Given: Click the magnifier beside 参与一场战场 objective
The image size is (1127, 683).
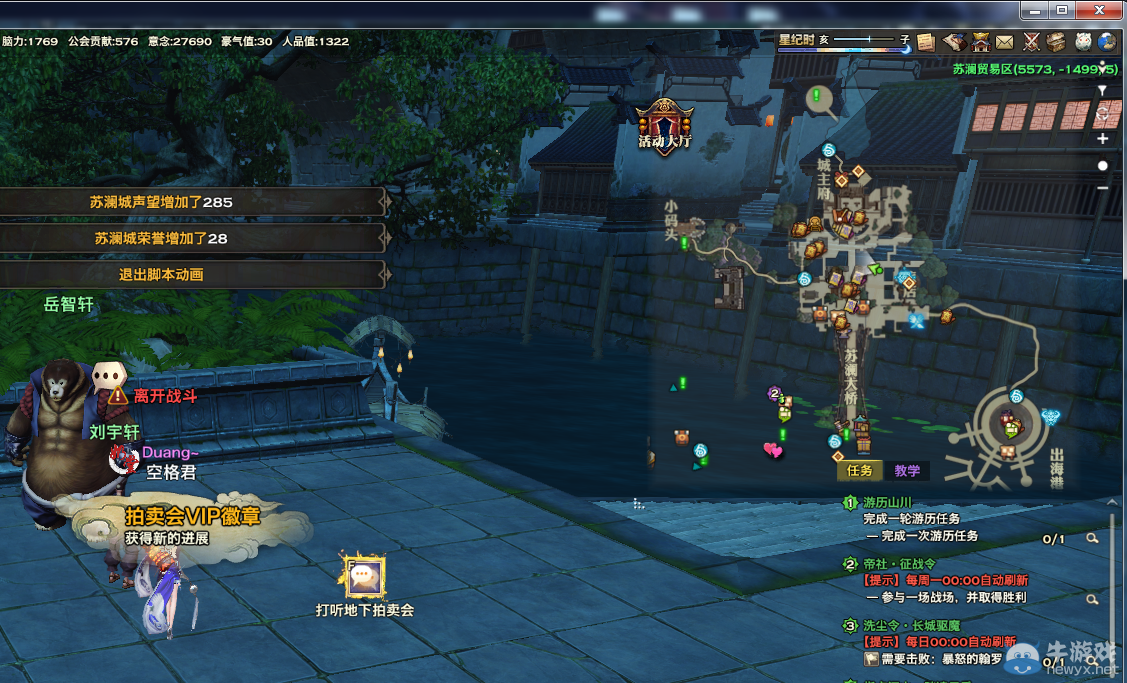Looking at the screenshot, I should pos(1092,600).
